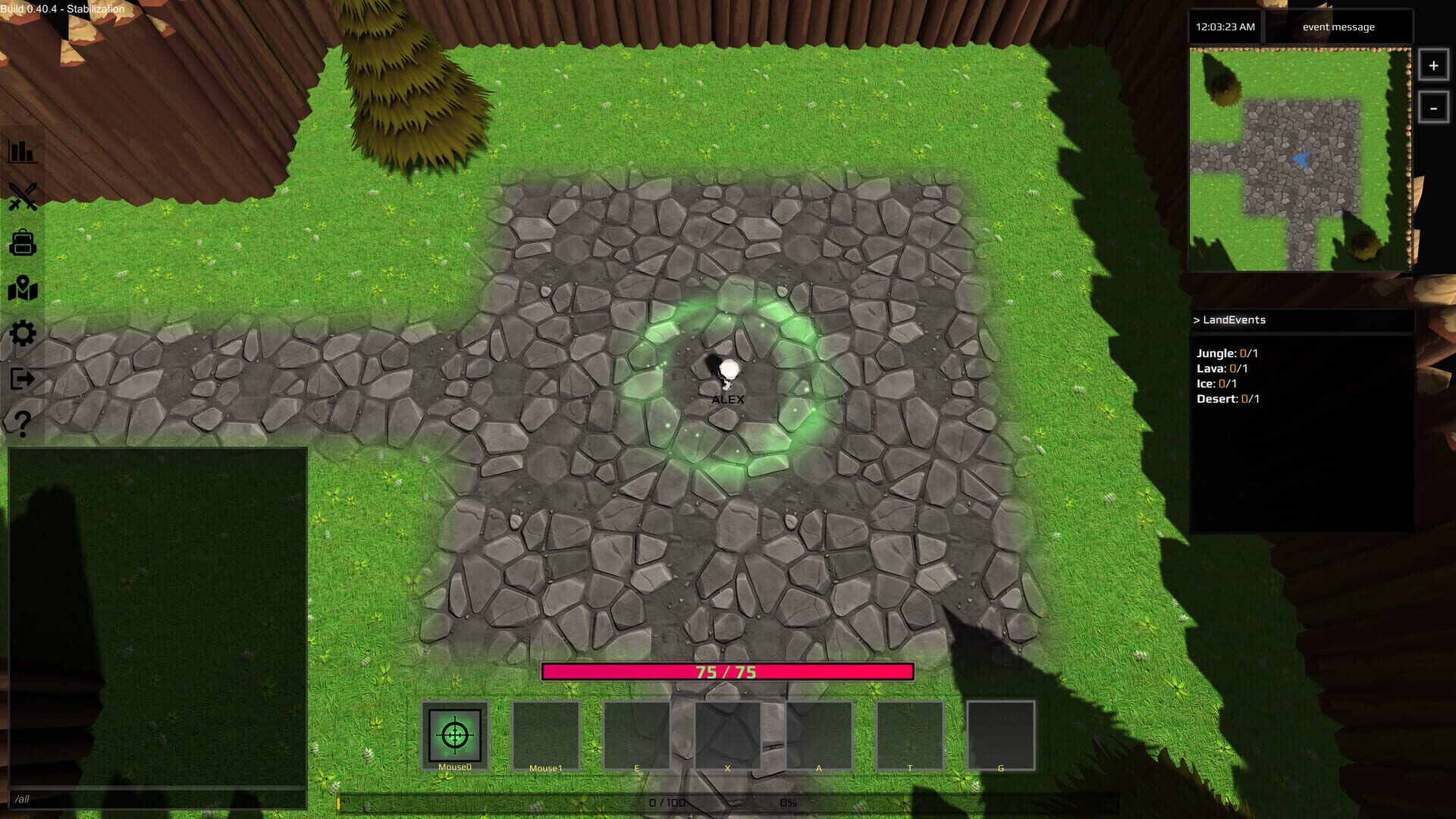This screenshot has width=1456, height=819.
Task: Click the minimap zoom in plus
Action: click(x=1432, y=66)
